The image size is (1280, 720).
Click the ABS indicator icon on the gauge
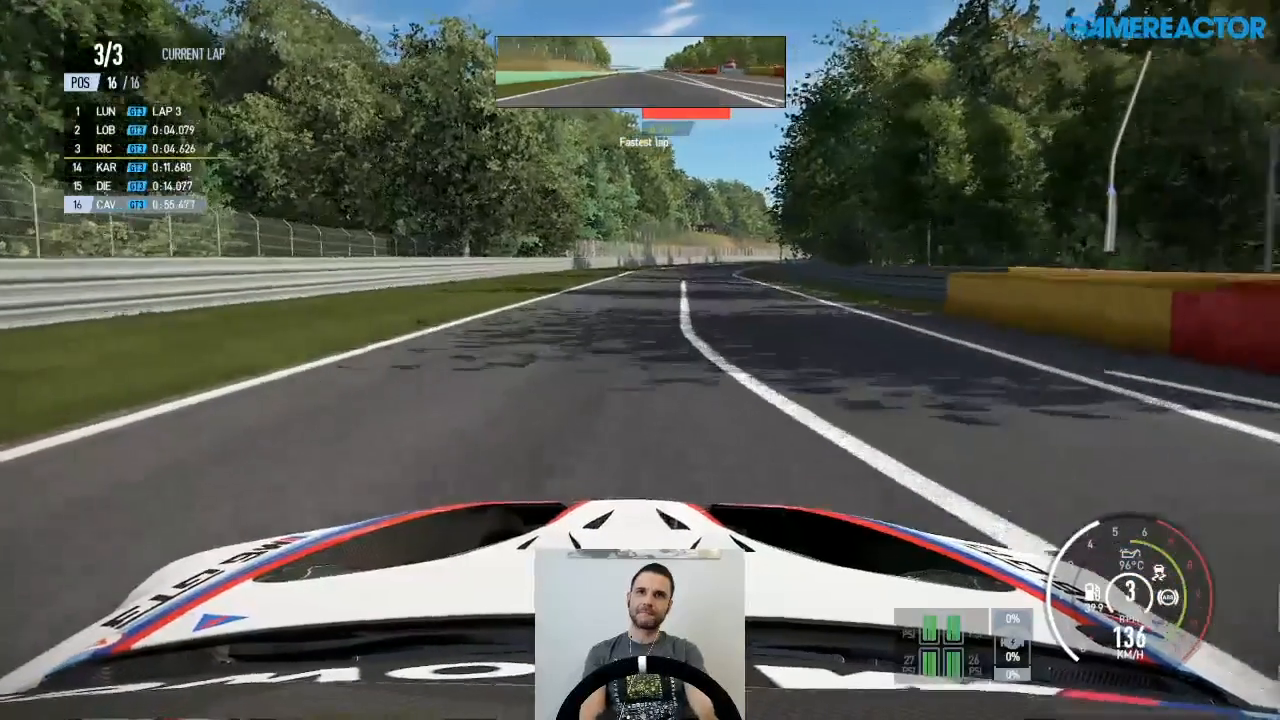click(1167, 597)
